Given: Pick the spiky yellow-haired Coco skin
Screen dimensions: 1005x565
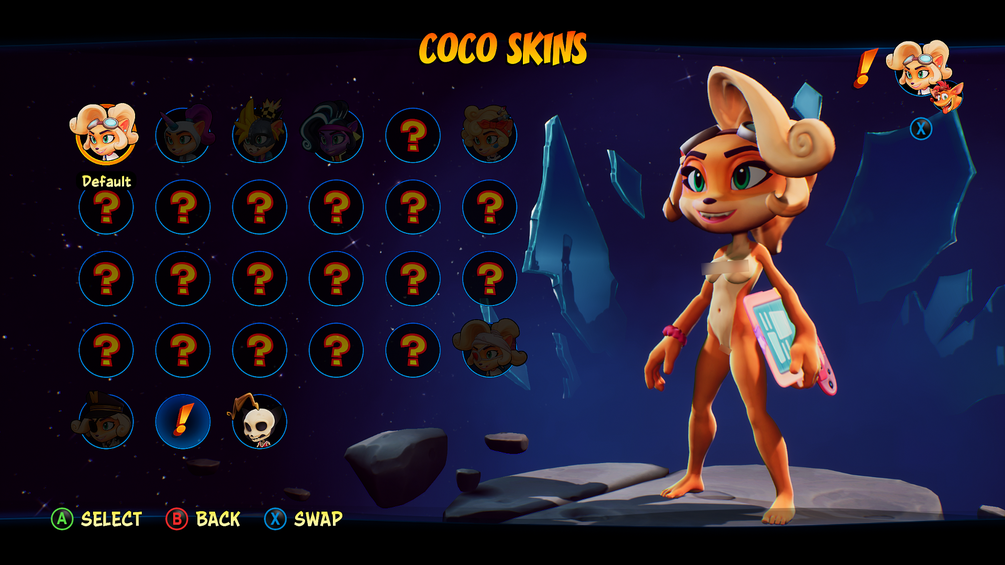Looking at the screenshot, I should point(259,135).
